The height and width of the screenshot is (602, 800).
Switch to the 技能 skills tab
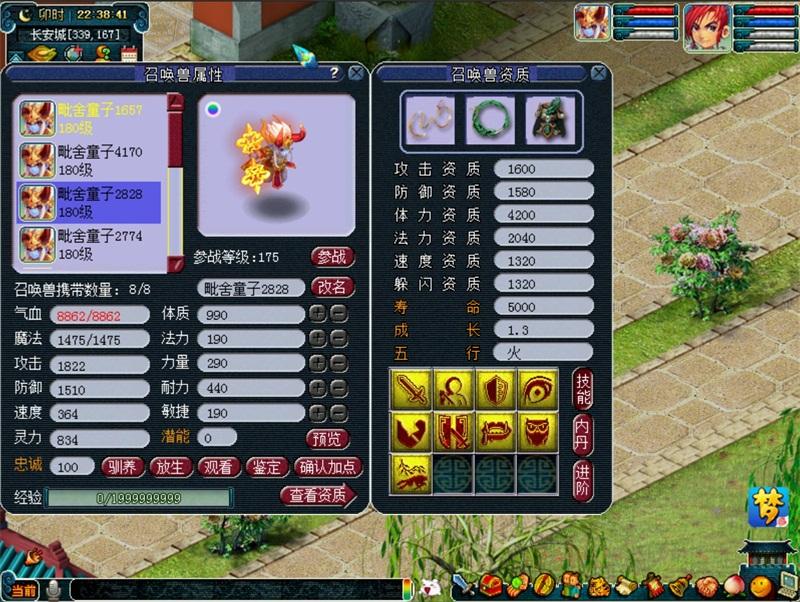pos(583,387)
